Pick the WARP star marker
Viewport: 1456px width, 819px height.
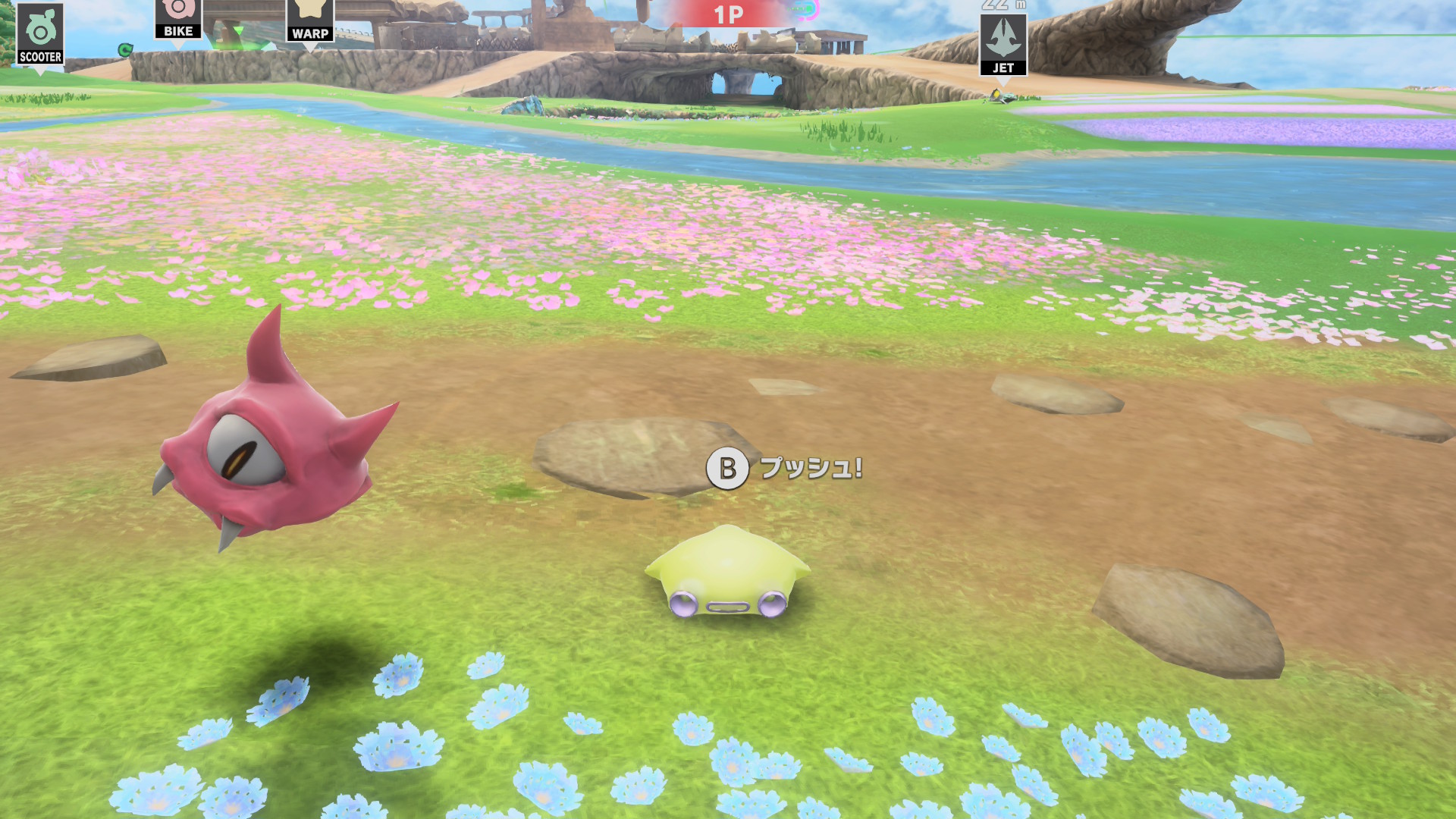tap(310, 20)
